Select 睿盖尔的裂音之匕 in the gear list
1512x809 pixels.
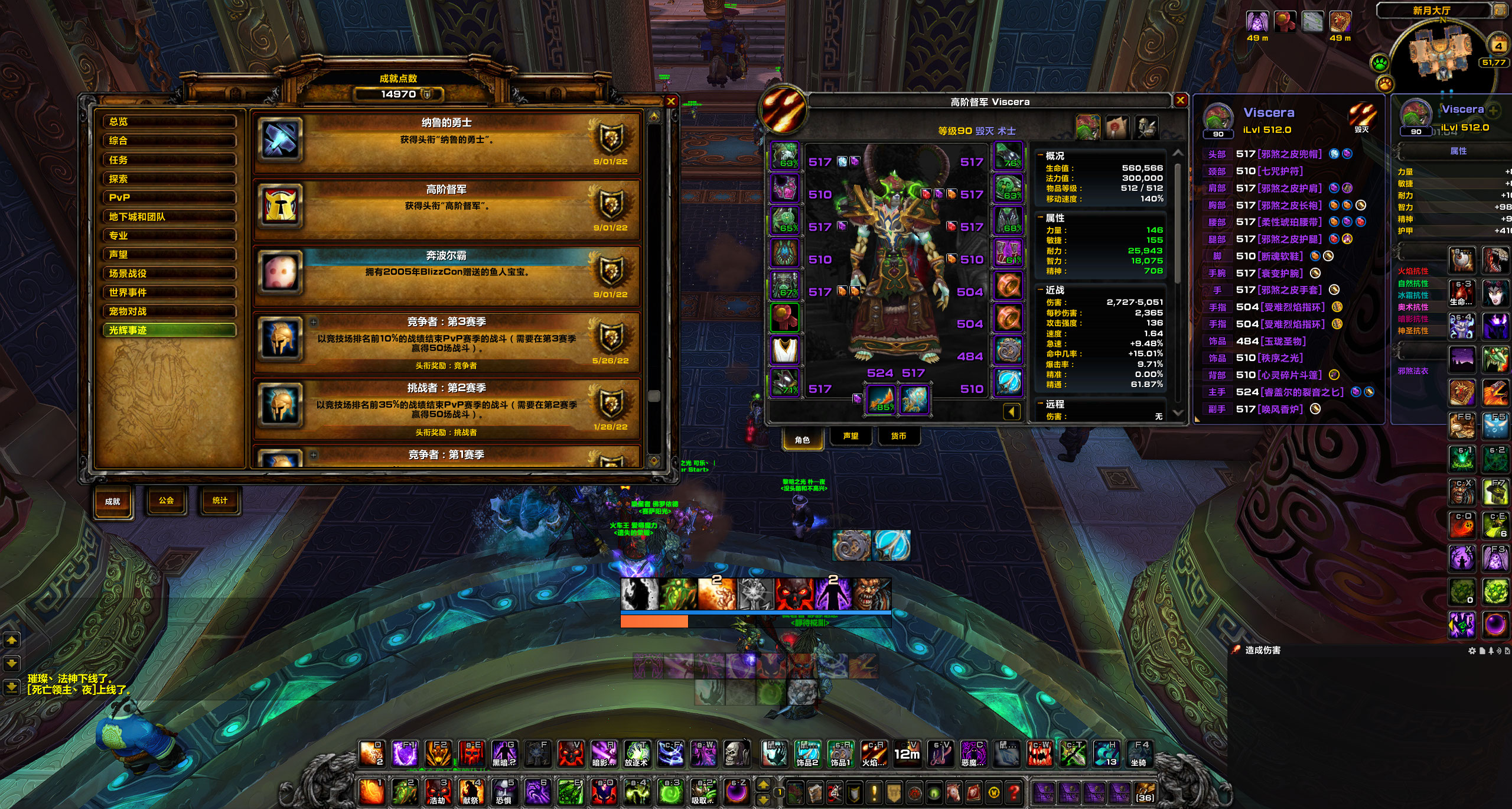tap(1302, 392)
